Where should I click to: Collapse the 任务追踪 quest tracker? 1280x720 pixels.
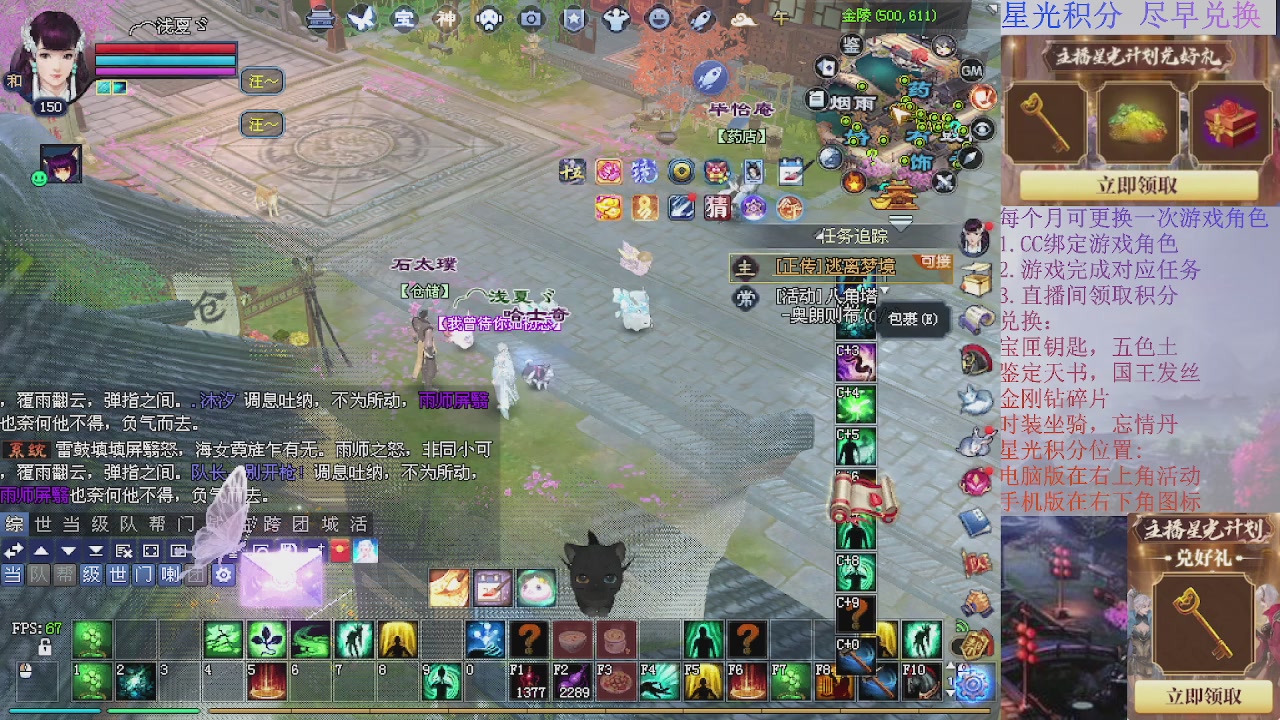click(x=818, y=237)
